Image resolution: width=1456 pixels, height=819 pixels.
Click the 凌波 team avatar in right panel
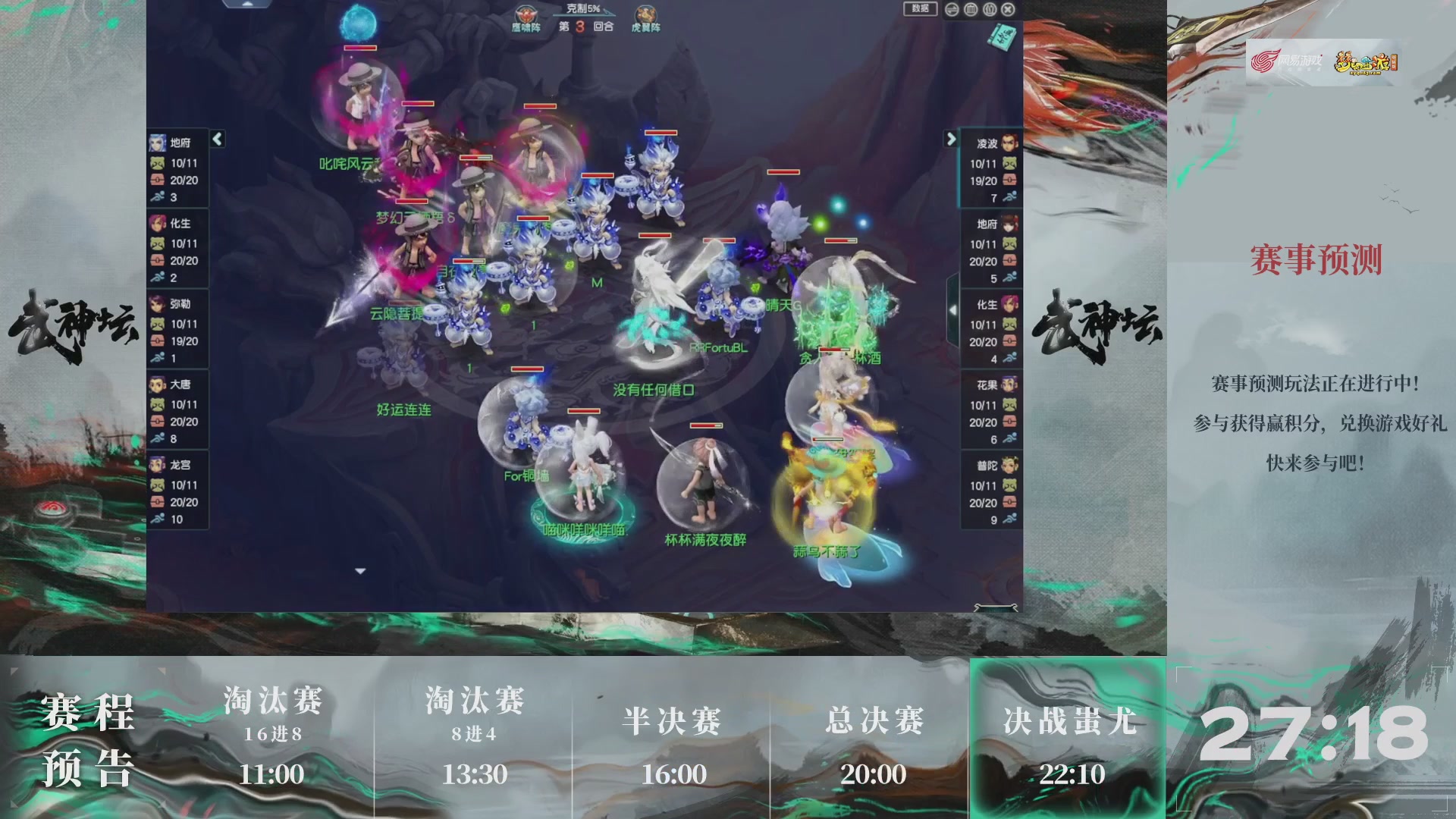[x=1010, y=143]
